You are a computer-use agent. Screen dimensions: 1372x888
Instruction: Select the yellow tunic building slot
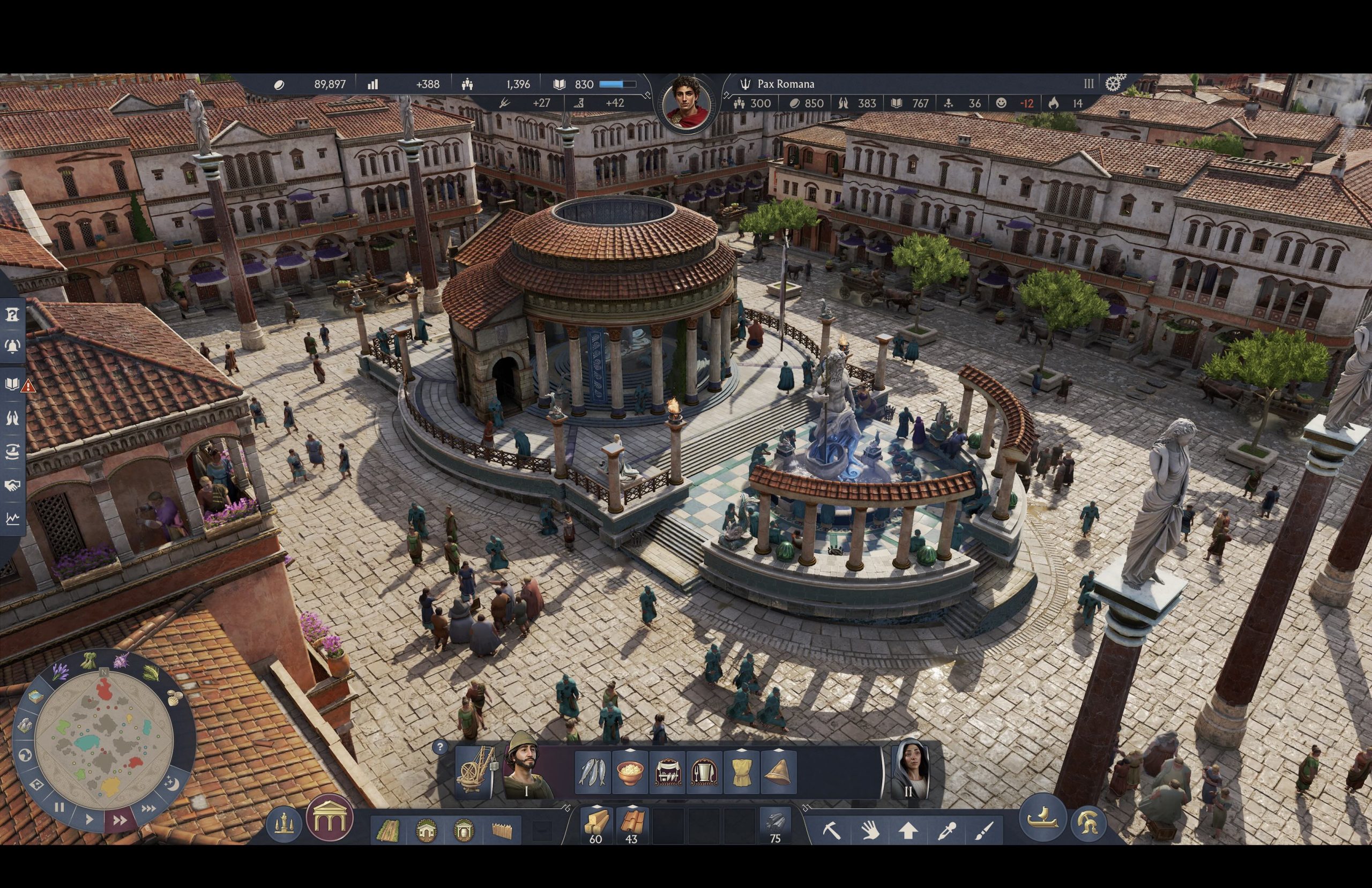[741, 772]
